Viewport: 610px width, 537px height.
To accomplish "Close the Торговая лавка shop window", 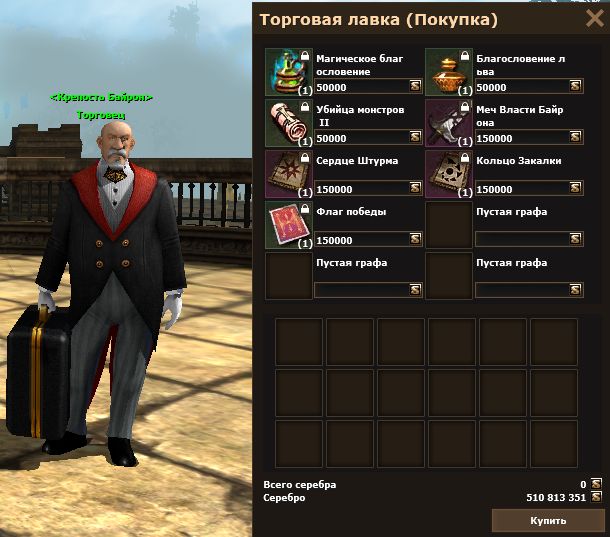I will tap(594, 19).
